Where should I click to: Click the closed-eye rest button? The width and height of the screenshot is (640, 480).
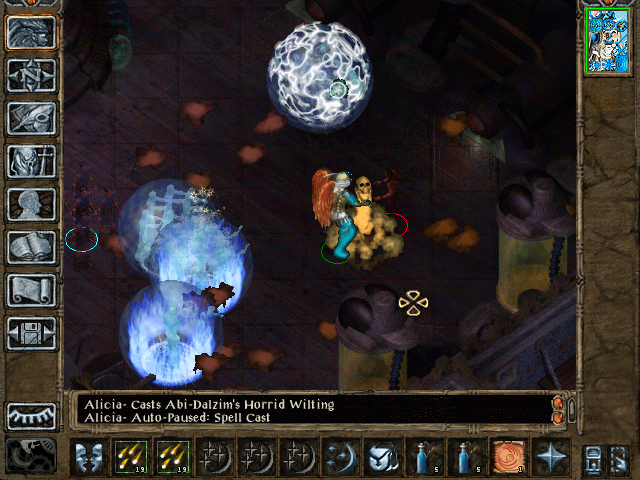point(31,415)
